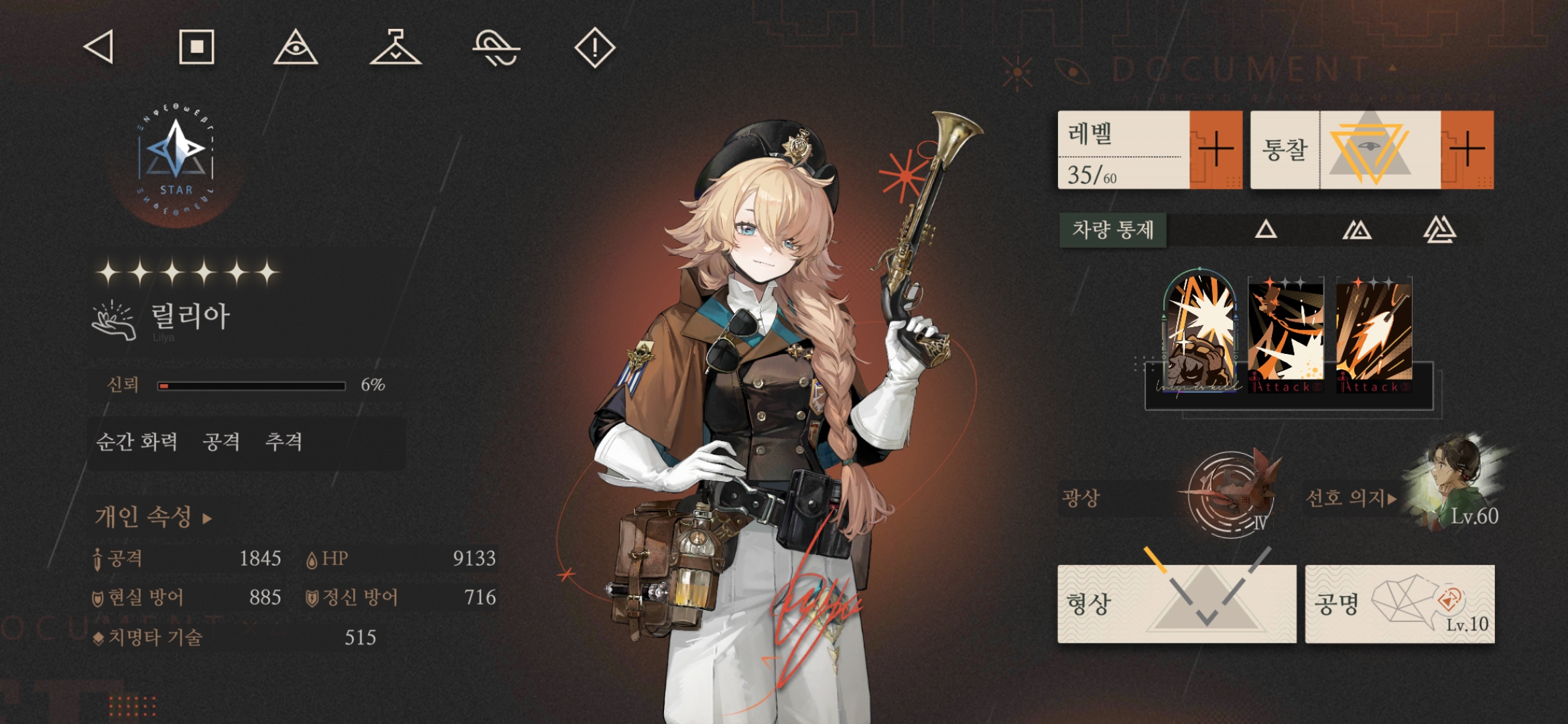The image size is (1568, 724).
Task: Open the diamond exclamation info icon
Action: coord(594,48)
